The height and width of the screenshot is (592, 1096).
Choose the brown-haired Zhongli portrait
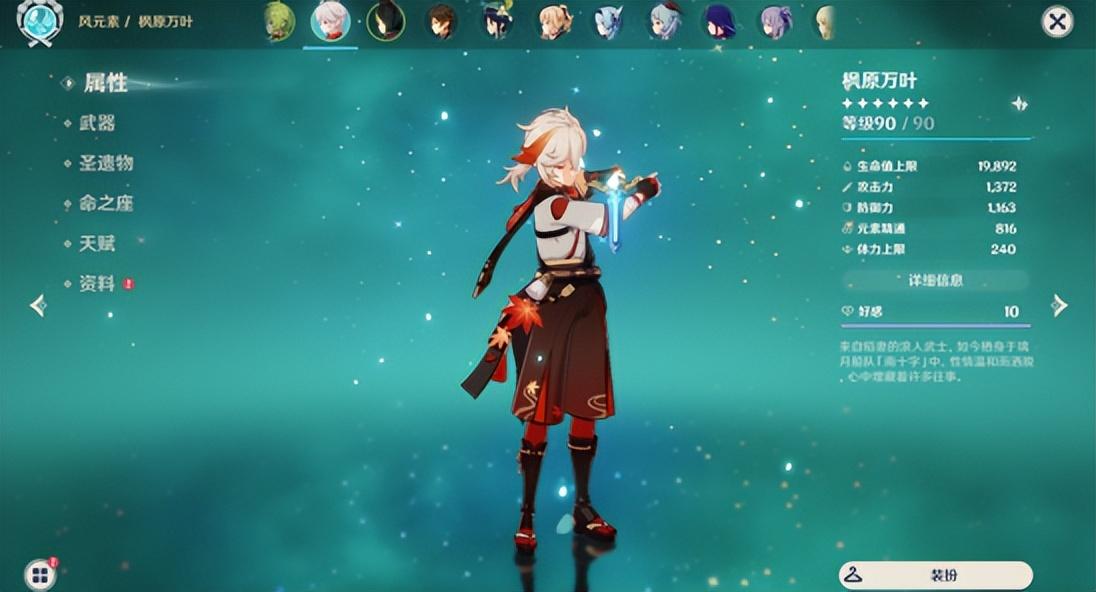click(x=441, y=21)
